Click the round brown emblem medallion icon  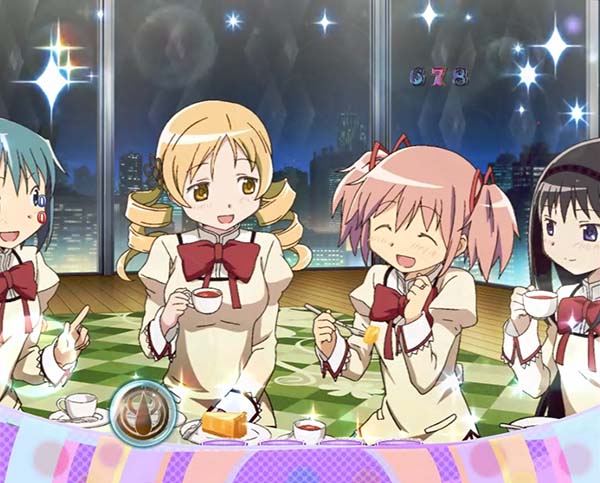tap(143, 409)
